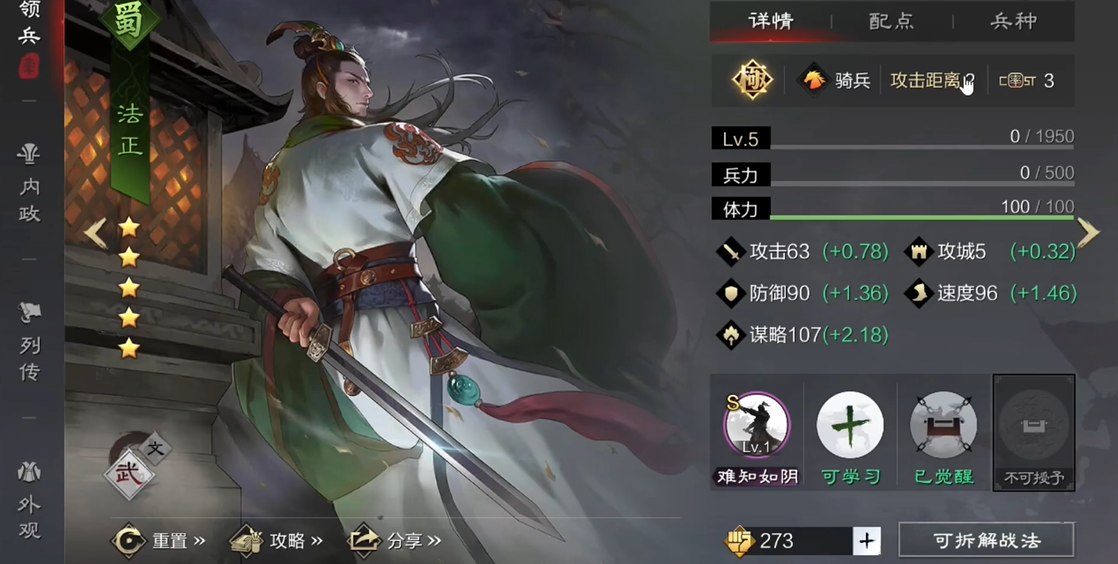The width and height of the screenshot is (1118, 564).
Task: Tap the 骑兵 cavalry troop type icon
Action: click(836, 81)
